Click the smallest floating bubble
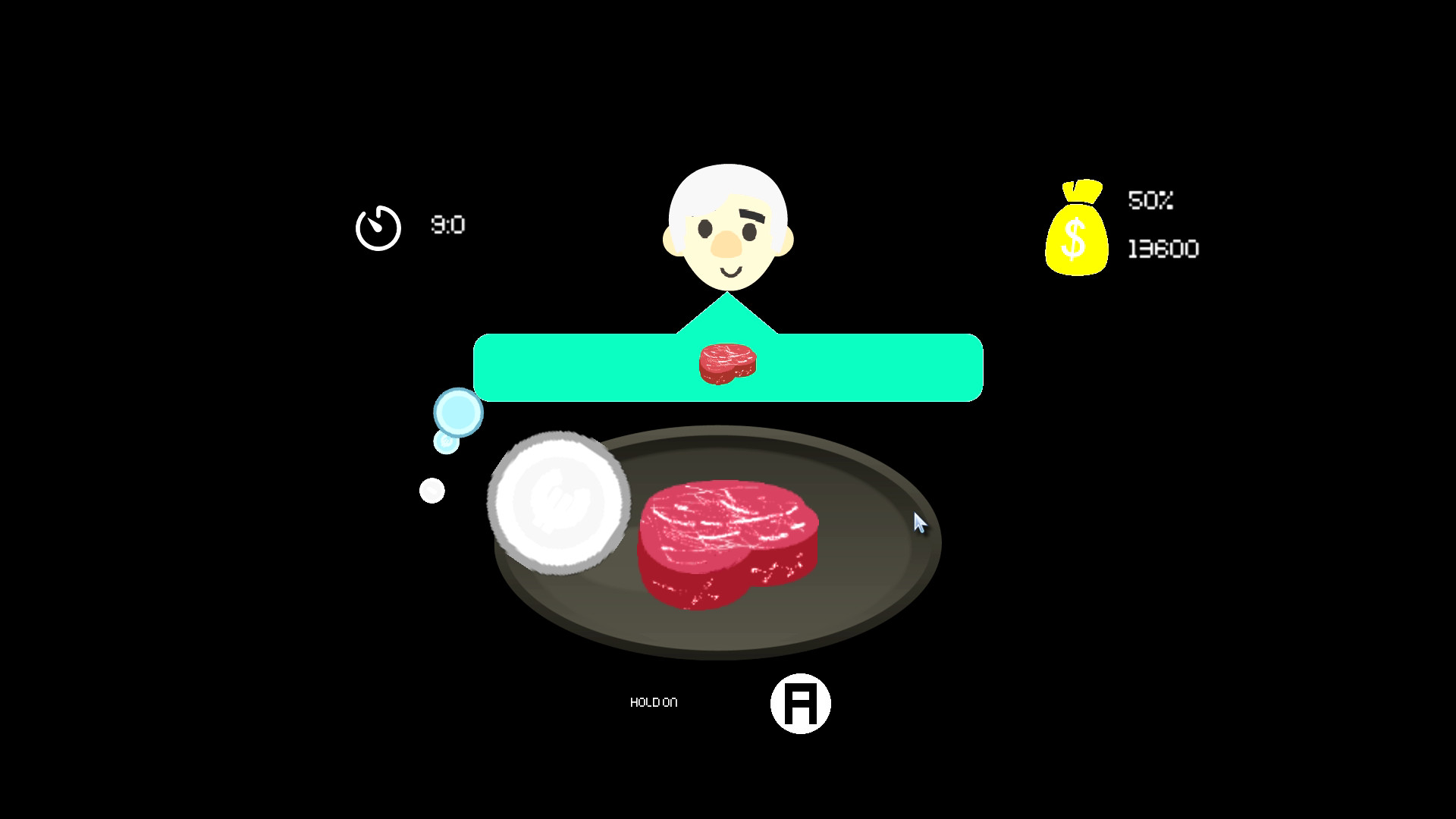The image size is (1456, 819). [431, 490]
